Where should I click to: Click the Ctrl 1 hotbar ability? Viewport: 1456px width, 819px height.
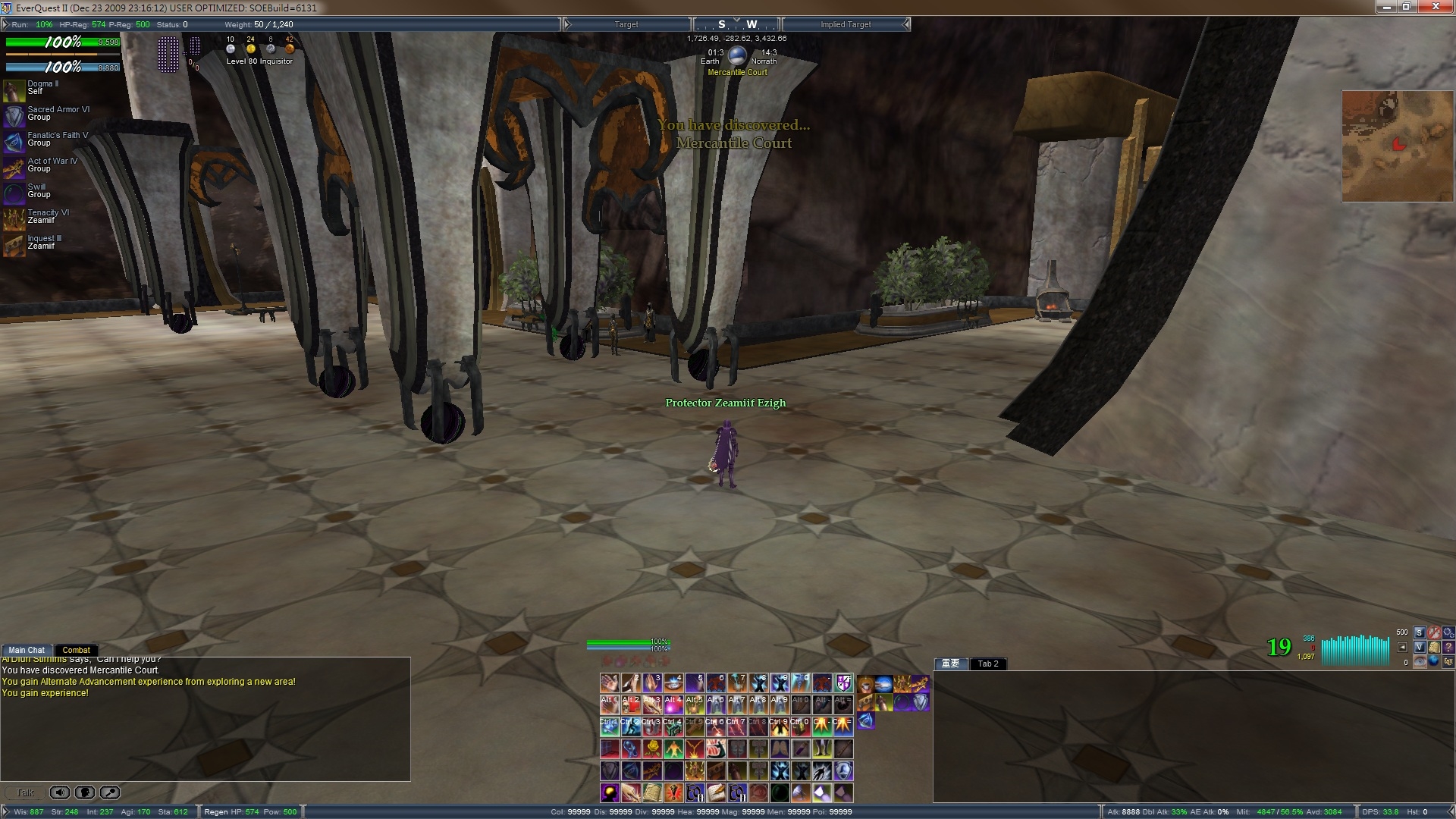click(610, 726)
